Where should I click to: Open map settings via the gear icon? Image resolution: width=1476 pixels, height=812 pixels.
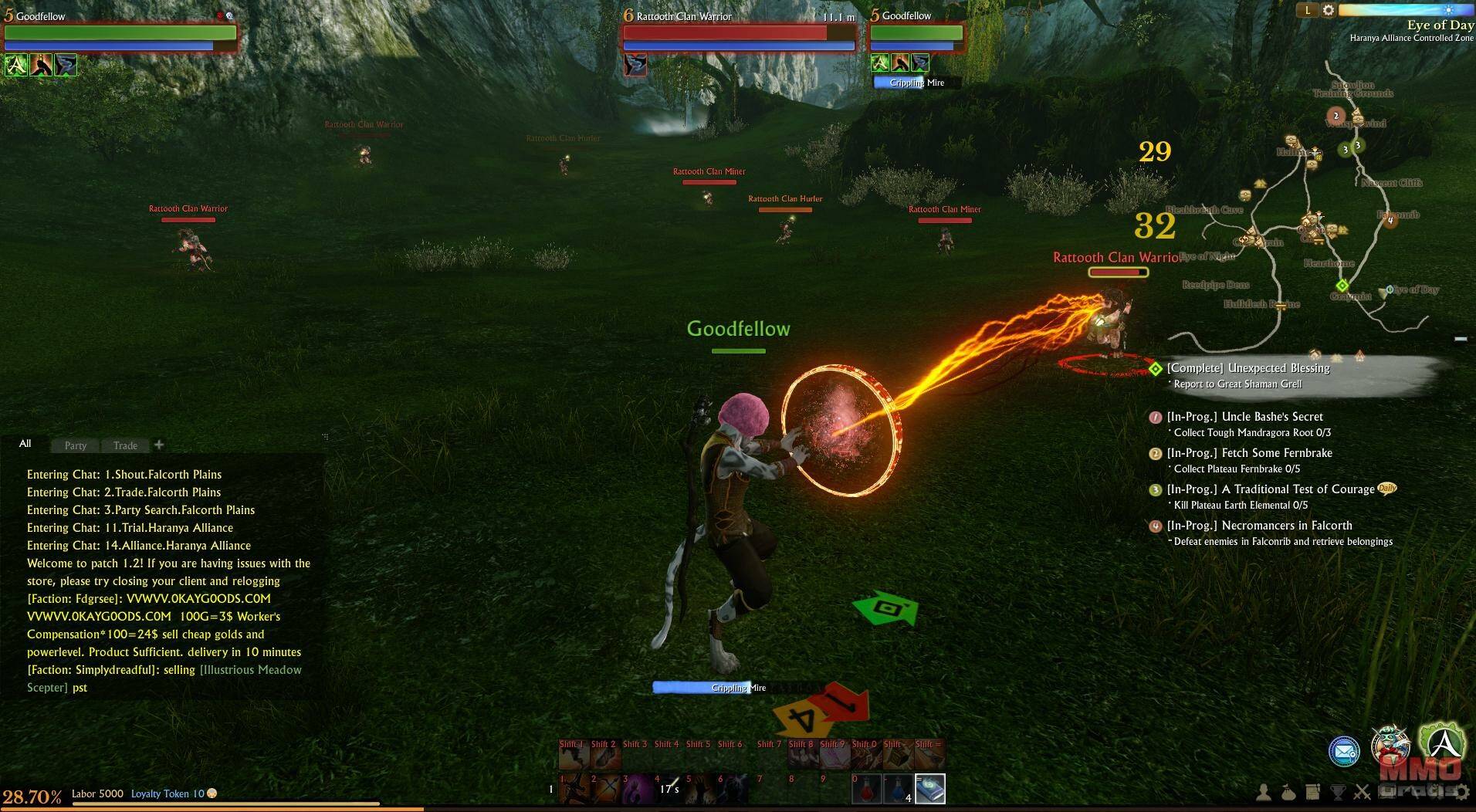pos(1329,10)
